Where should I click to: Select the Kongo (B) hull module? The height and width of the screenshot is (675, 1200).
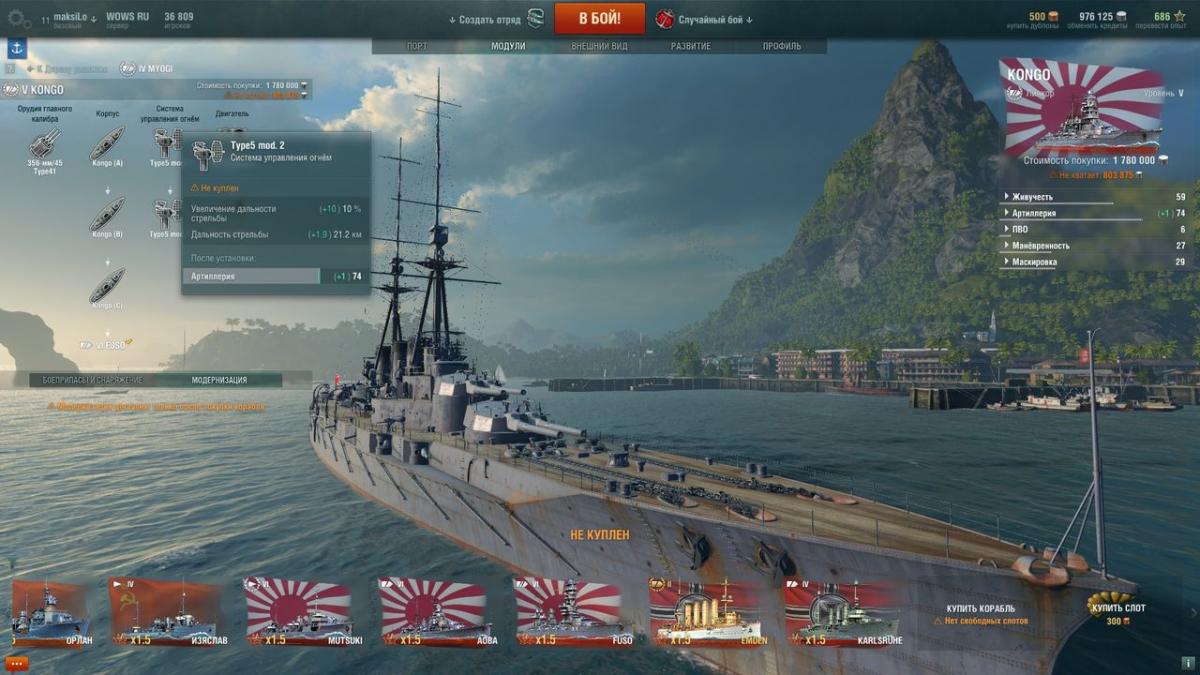[x=107, y=215]
